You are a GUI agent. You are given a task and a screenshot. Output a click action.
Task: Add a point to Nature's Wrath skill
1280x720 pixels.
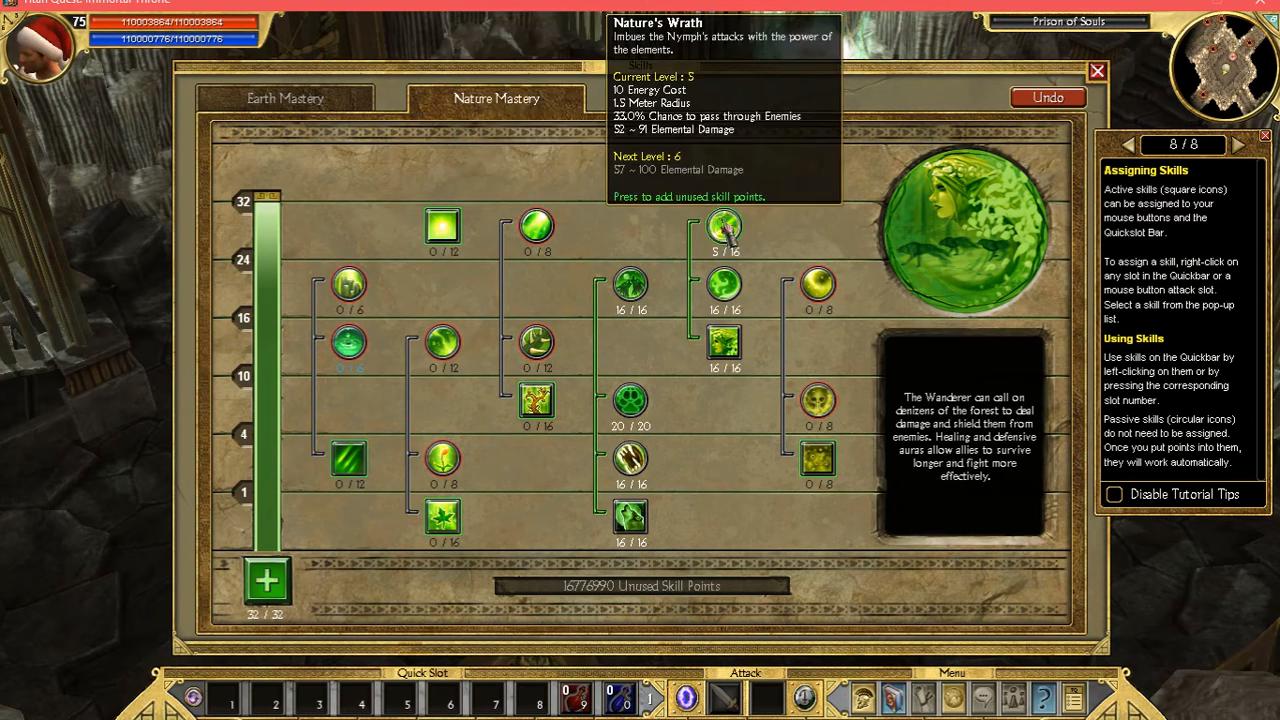click(x=724, y=226)
